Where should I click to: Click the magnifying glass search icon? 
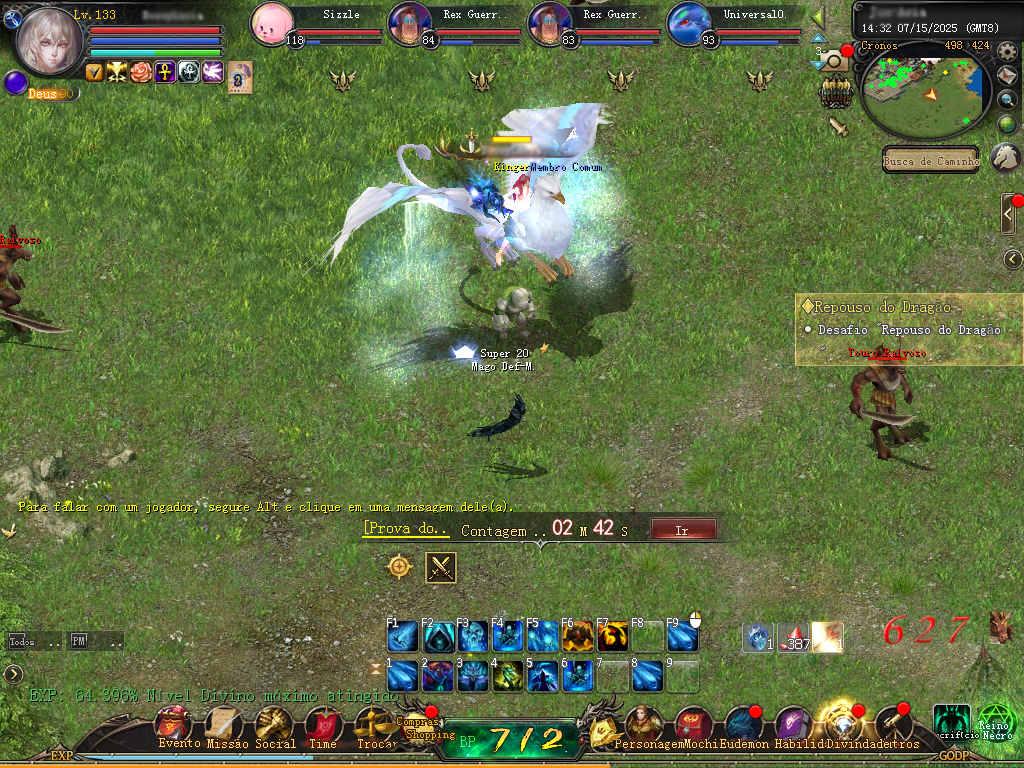(x=1007, y=99)
